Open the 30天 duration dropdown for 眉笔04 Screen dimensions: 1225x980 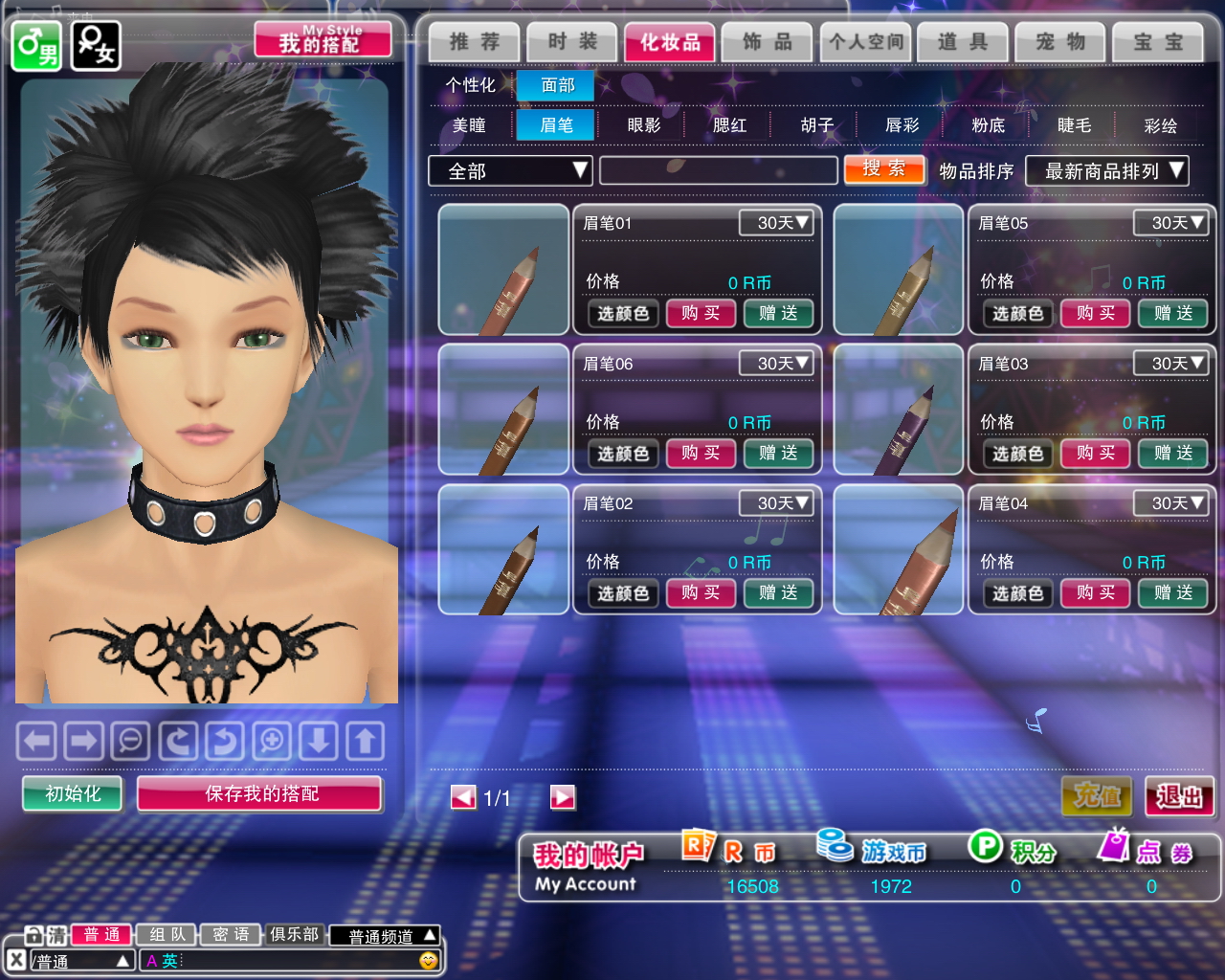[1169, 503]
